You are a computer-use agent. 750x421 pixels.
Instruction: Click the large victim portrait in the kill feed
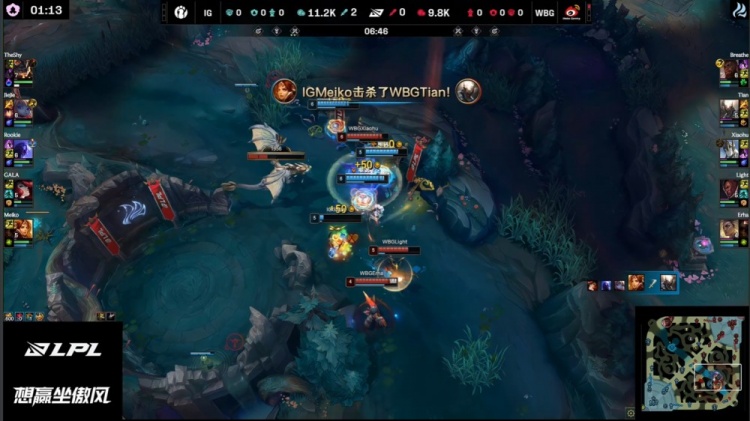pos(668,284)
